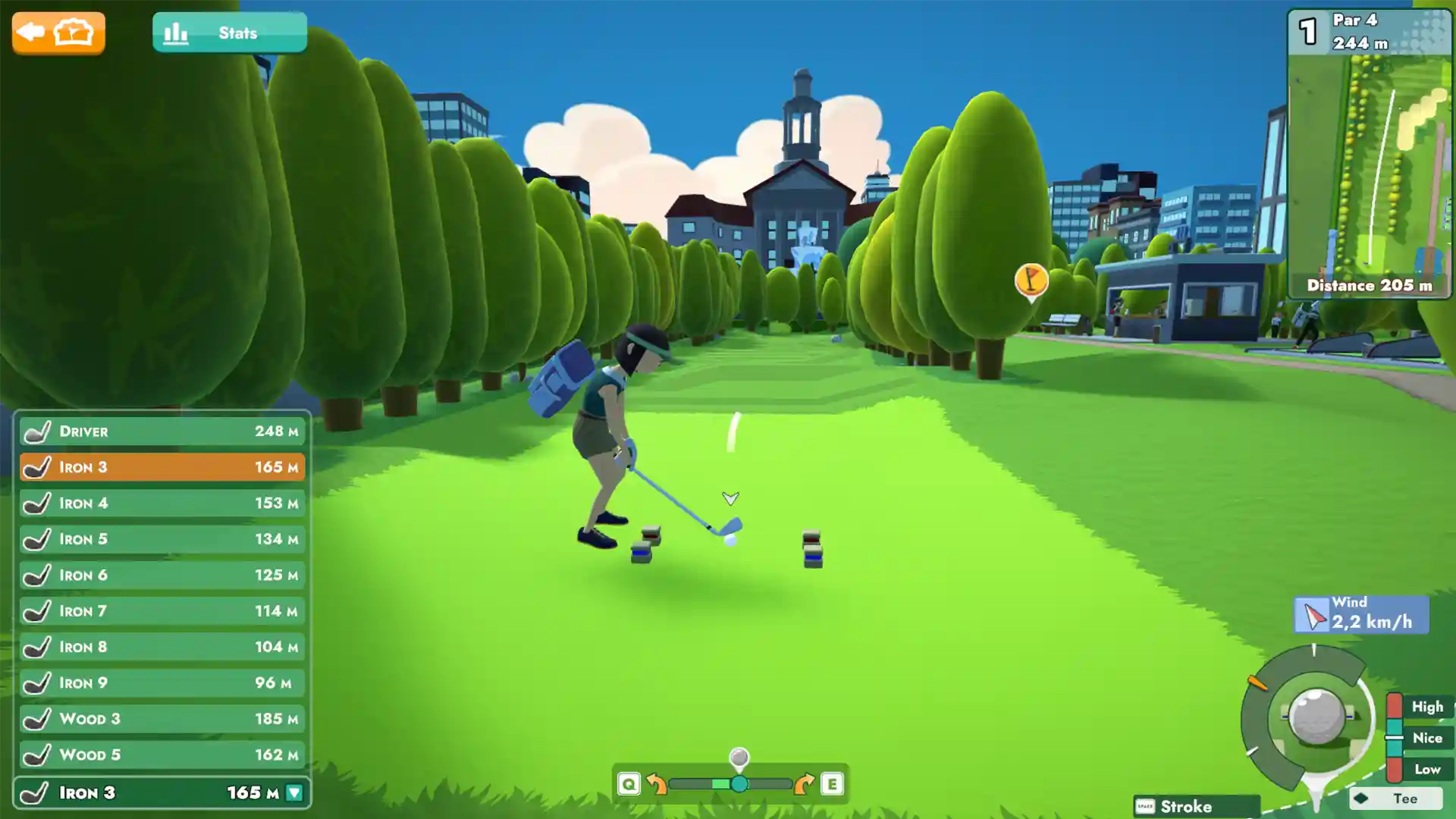Click the diamond icon beside the Tee label

pyautogui.click(x=1360, y=798)
